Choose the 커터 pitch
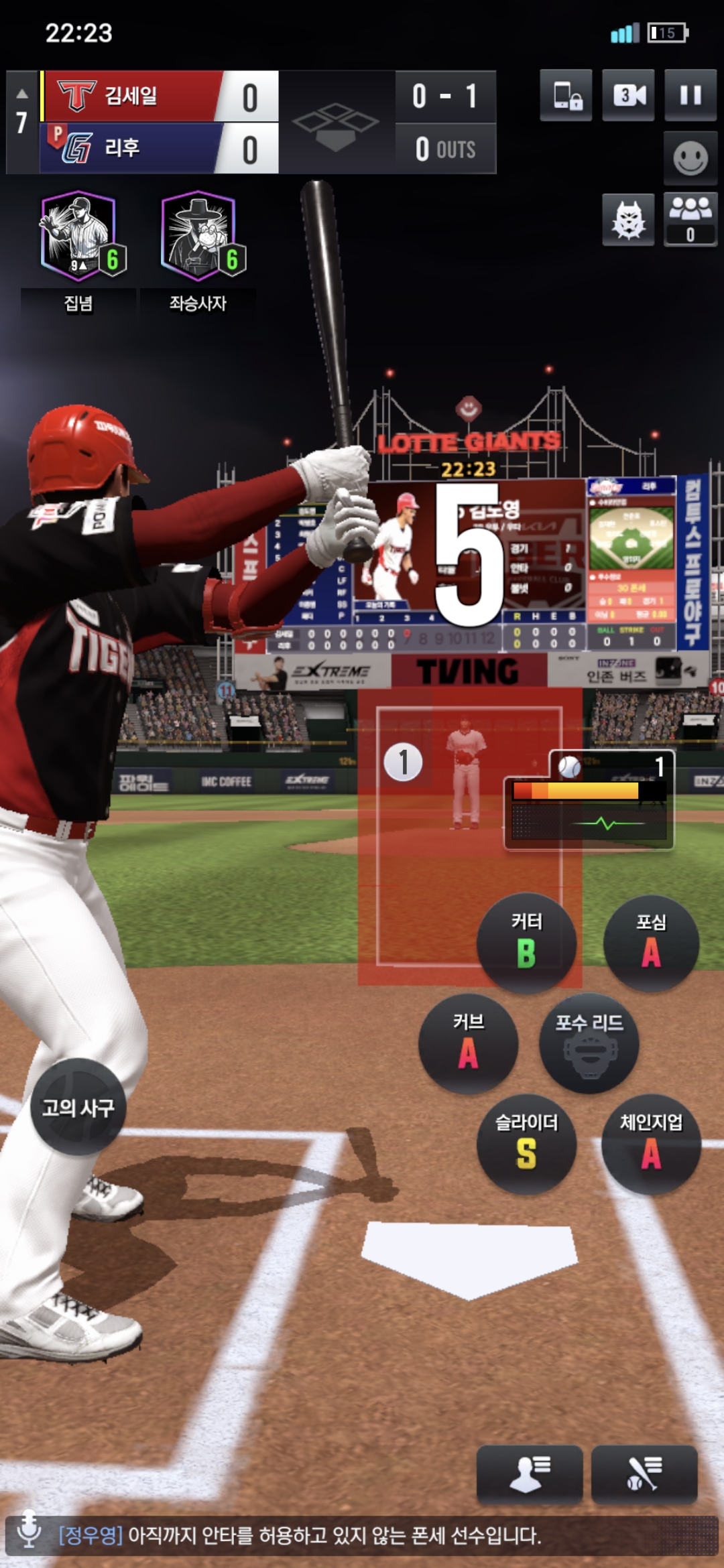The width and height of the screenshot is (724, 1568). (x=527, y=943)
